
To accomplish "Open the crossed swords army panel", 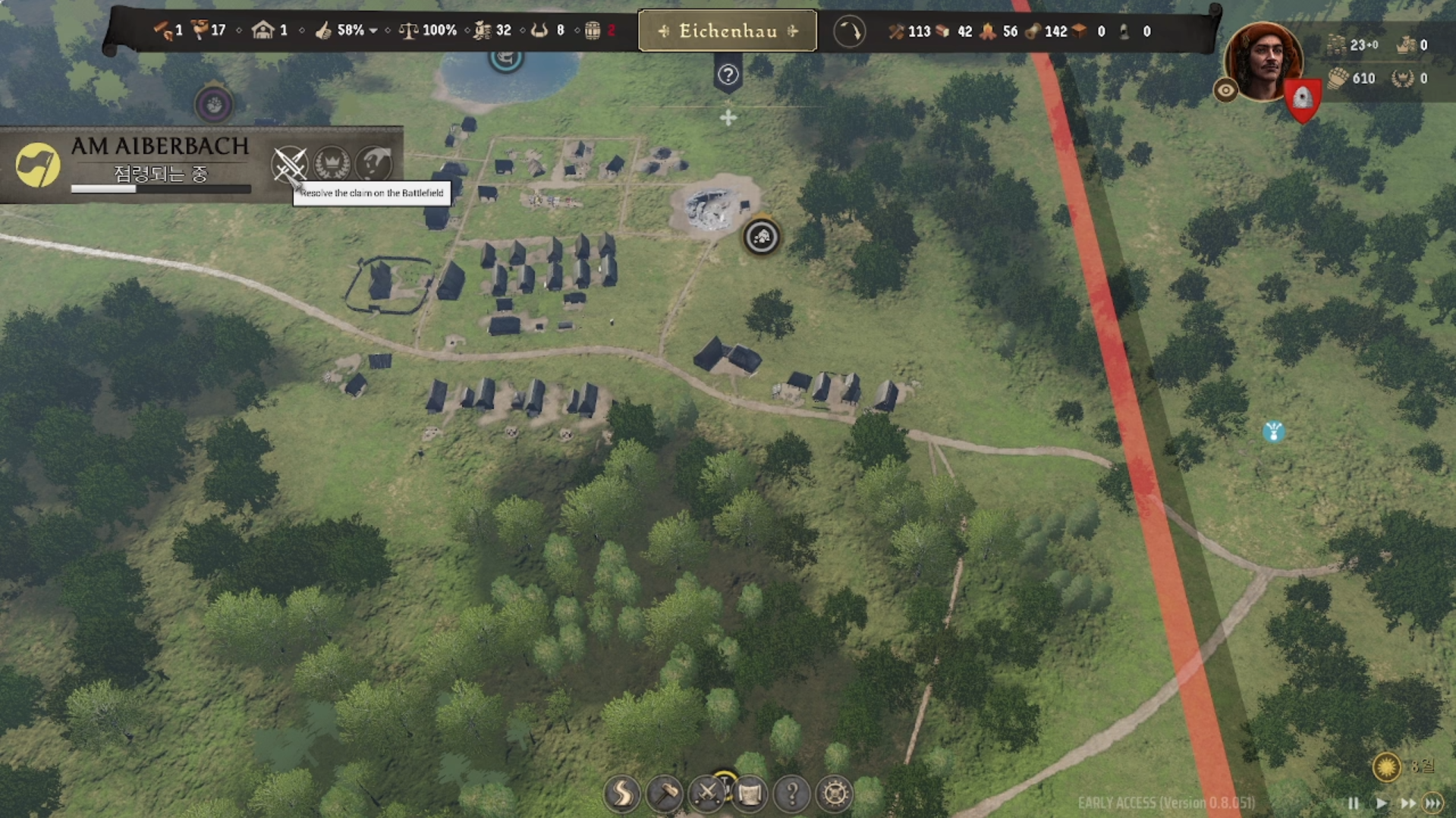I will (707, 794).
